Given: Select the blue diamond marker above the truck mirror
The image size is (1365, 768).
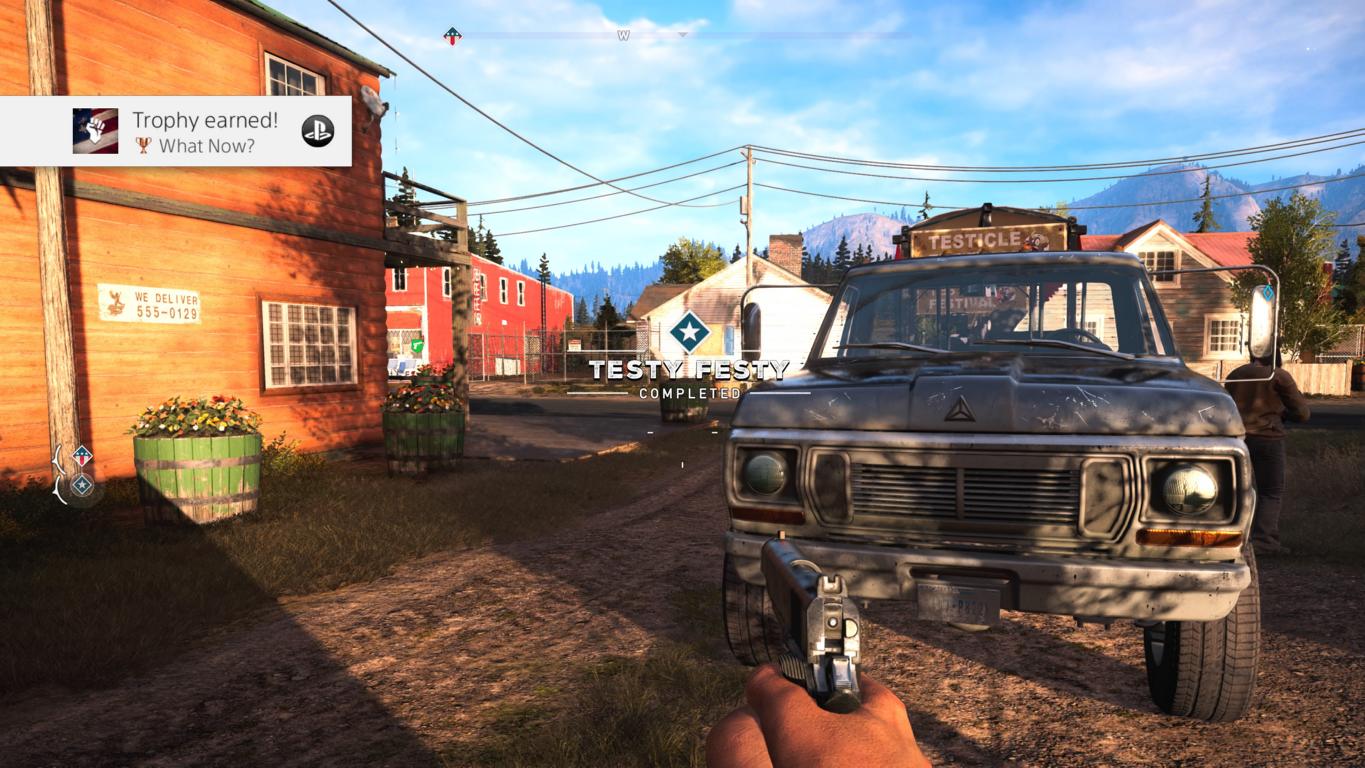Looking at the screenshot, I should 1268,293.
